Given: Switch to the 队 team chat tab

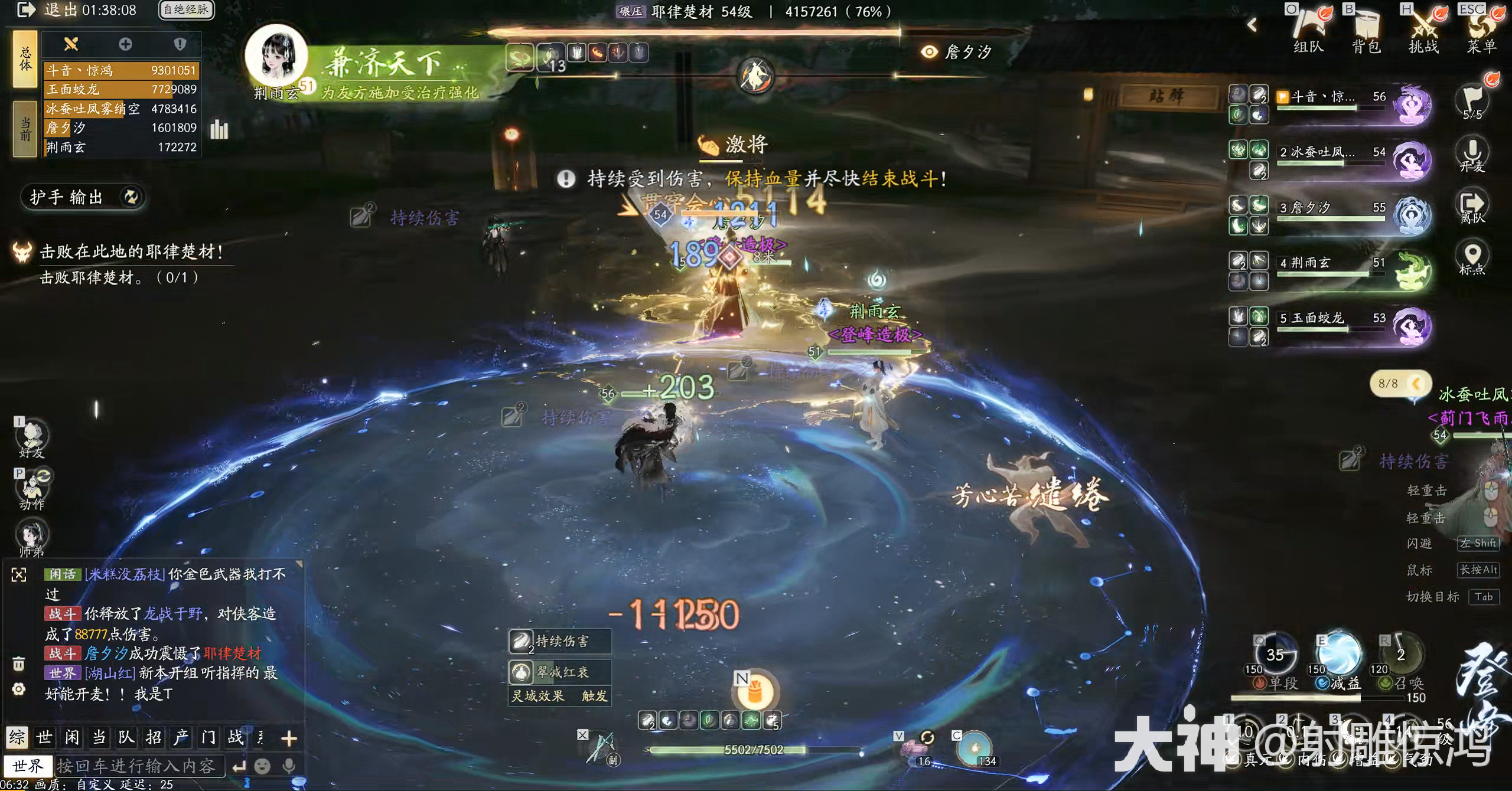Looking at the screenshot, I should 126,737.
